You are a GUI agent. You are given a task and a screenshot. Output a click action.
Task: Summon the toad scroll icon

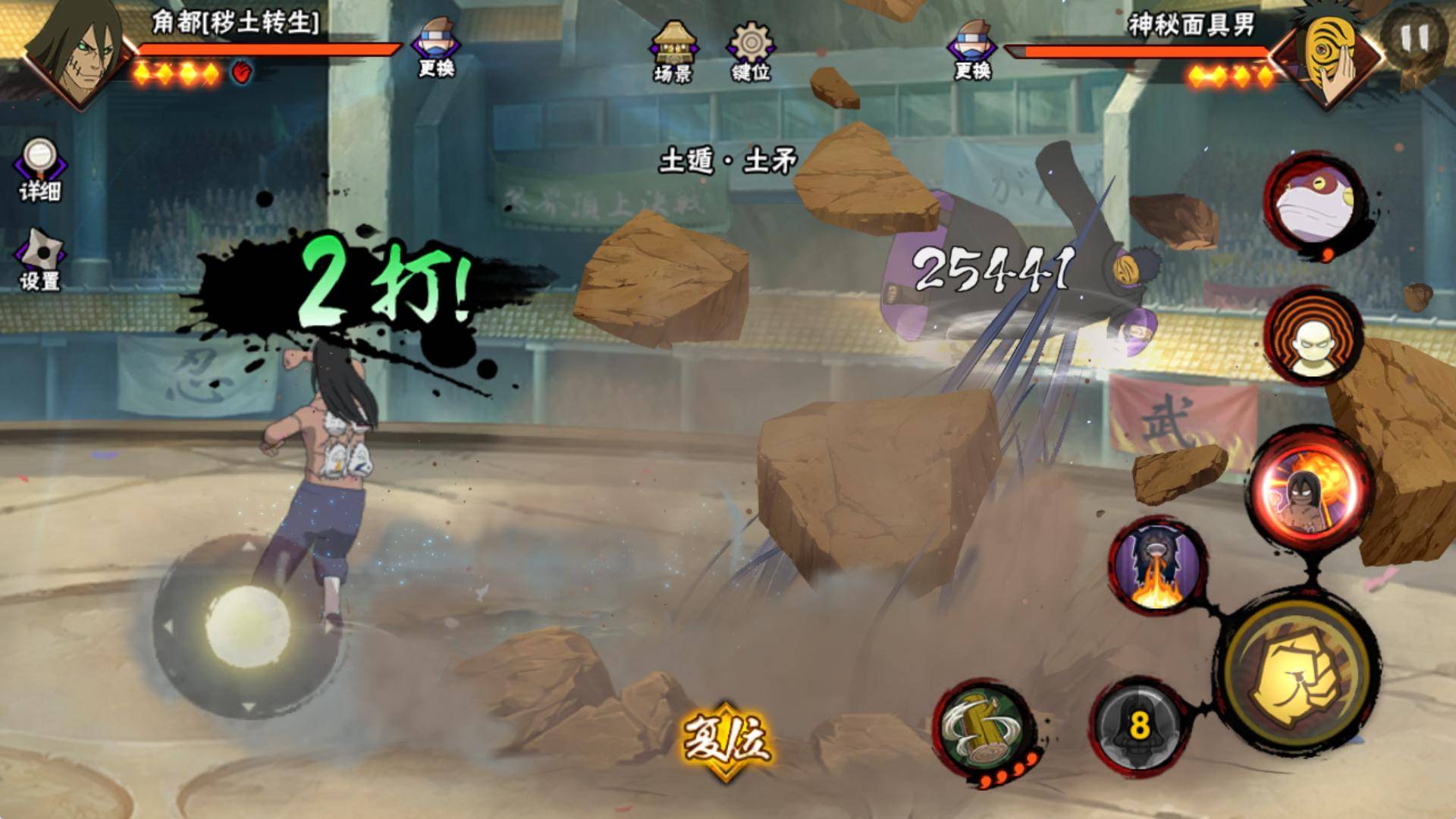[1313, 206]
